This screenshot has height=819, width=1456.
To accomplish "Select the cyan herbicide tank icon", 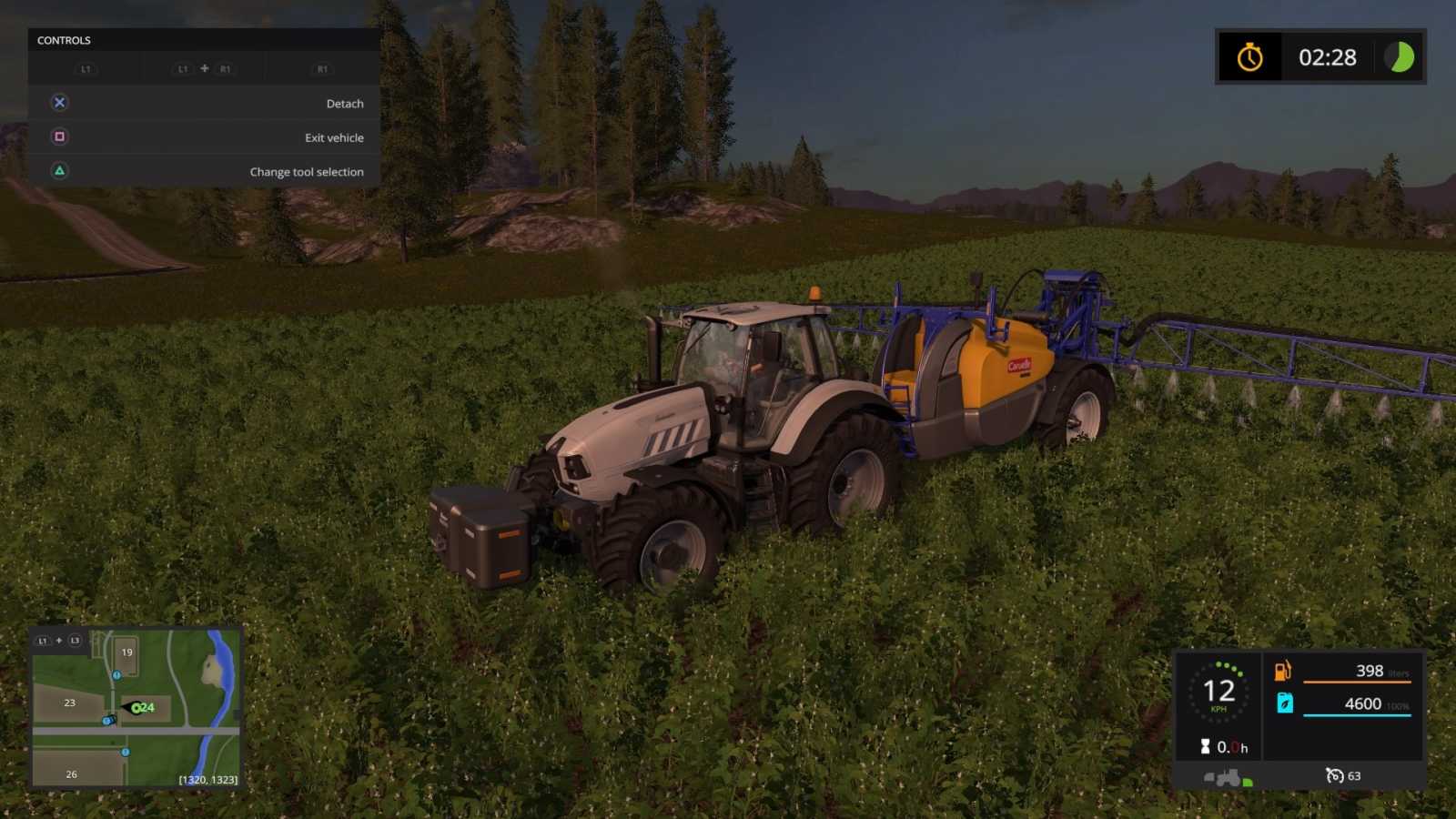I will [1283, 703].
